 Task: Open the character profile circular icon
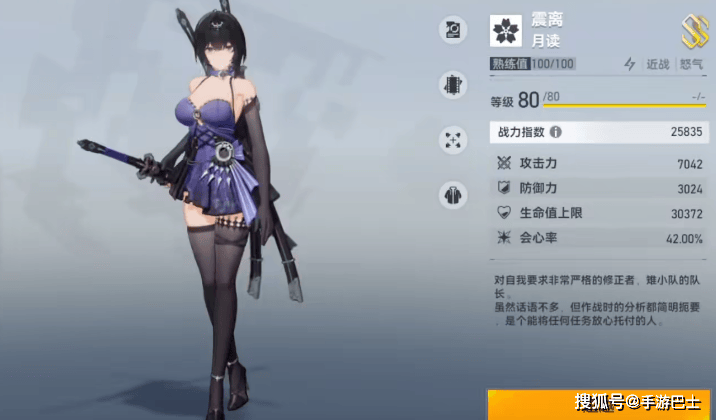[453, 32]
